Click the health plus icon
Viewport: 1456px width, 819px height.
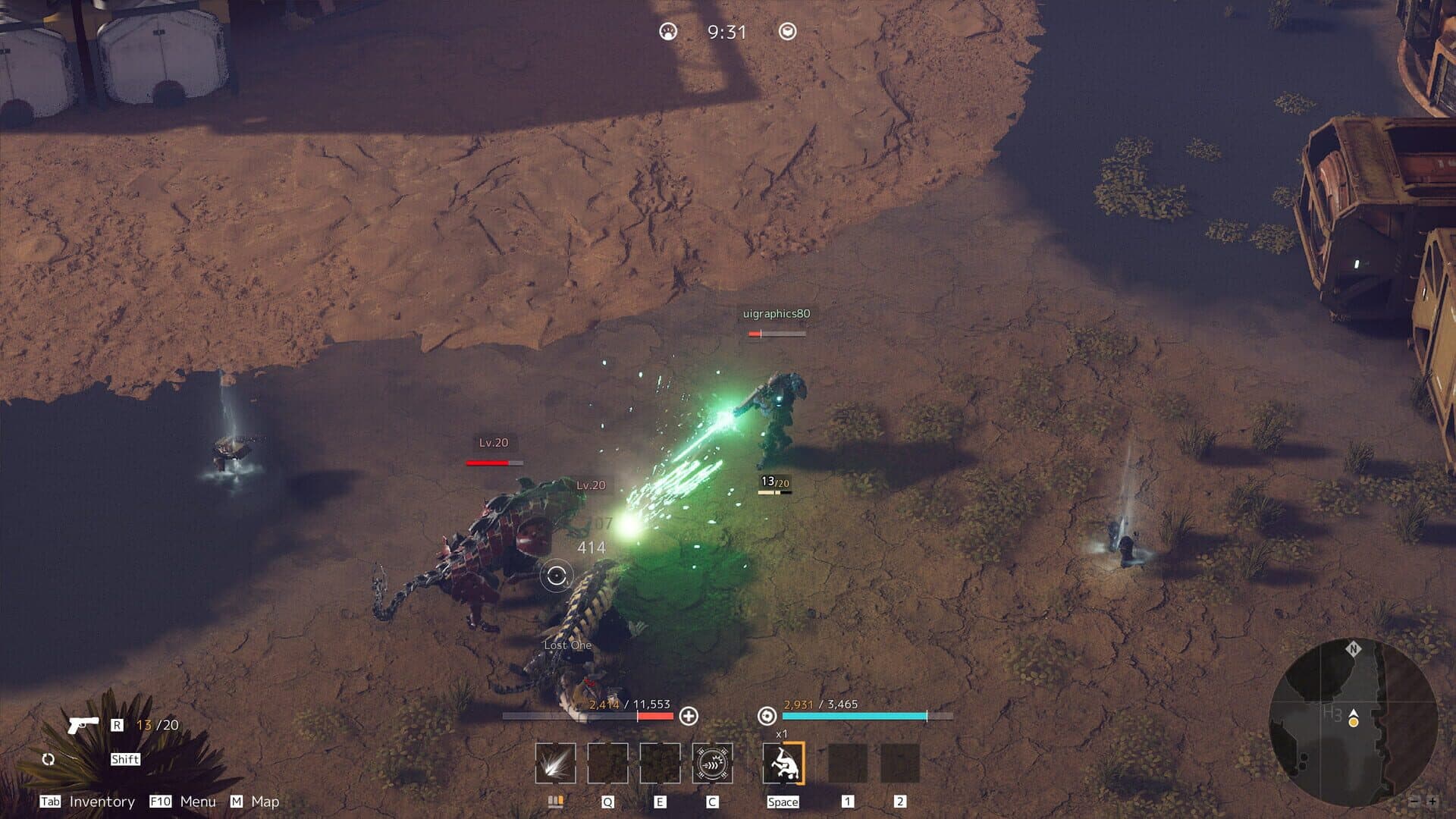tap(689, 716)
